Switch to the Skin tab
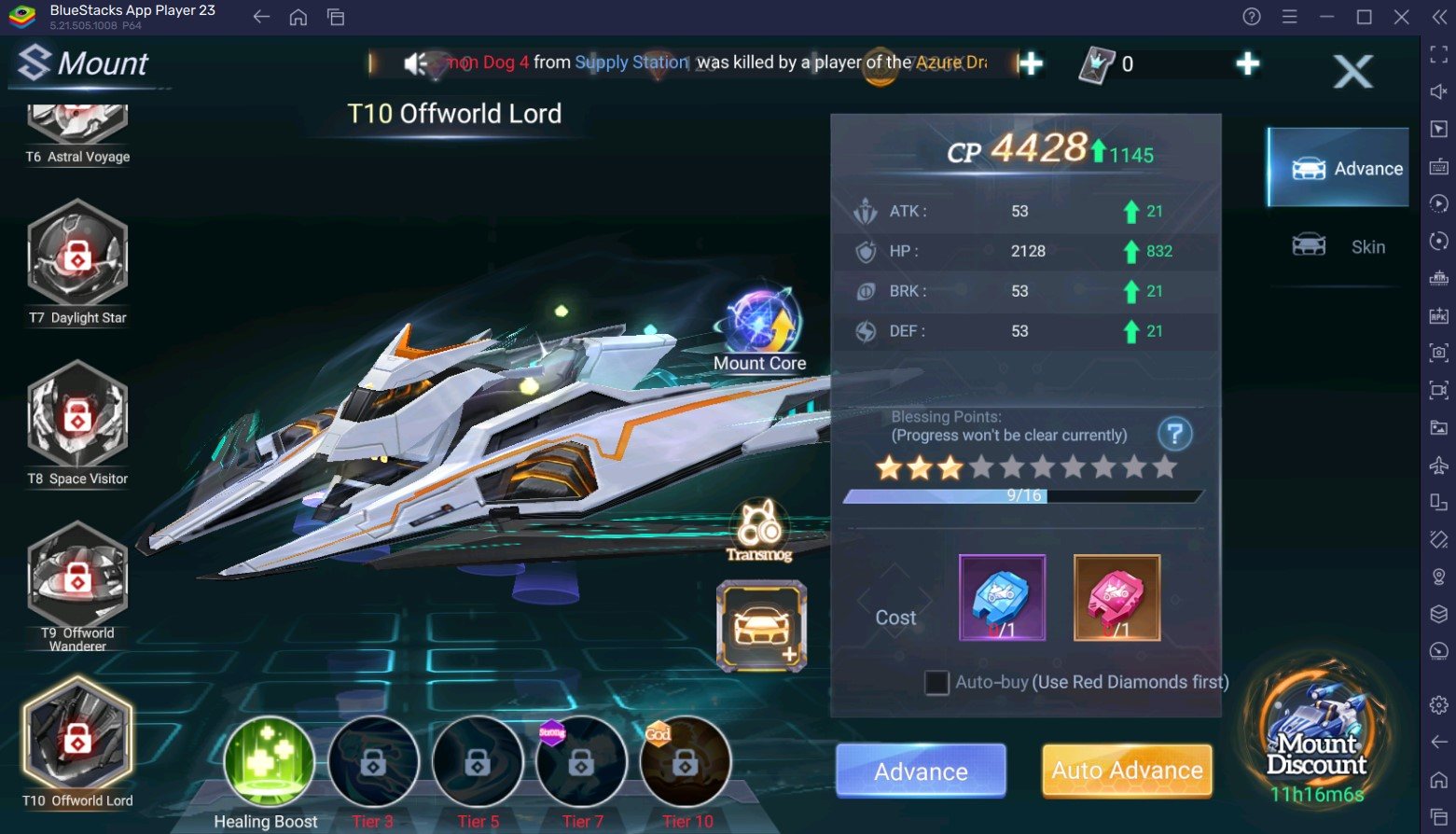 (x=1338, y=247)
